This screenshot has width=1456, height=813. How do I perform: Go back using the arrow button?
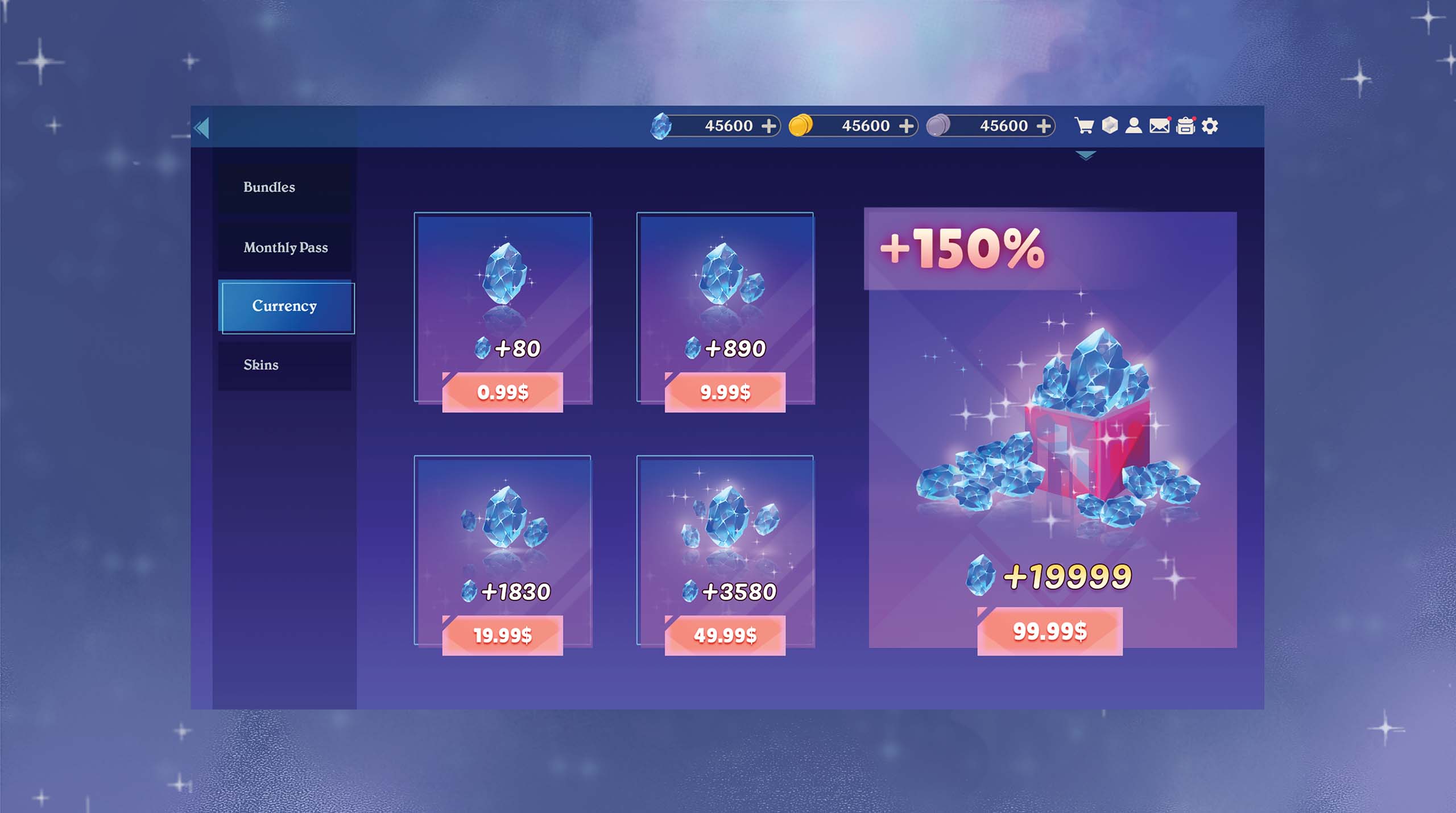pyautogui.click(x=202, y=127)
